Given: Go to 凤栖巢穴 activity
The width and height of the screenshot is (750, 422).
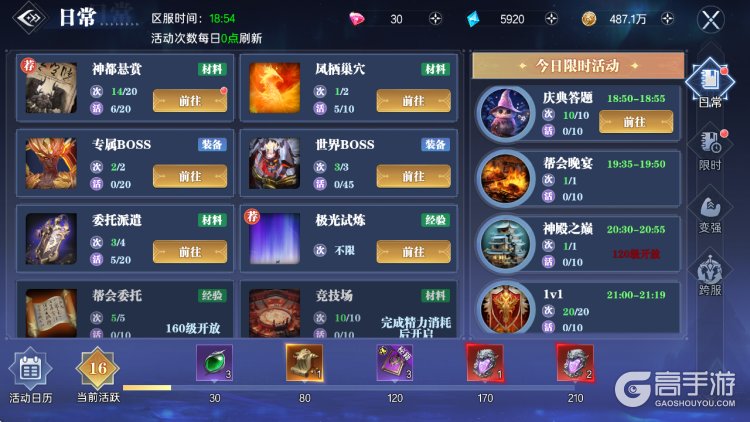Looking at the screenshot, I should point(413,101).
